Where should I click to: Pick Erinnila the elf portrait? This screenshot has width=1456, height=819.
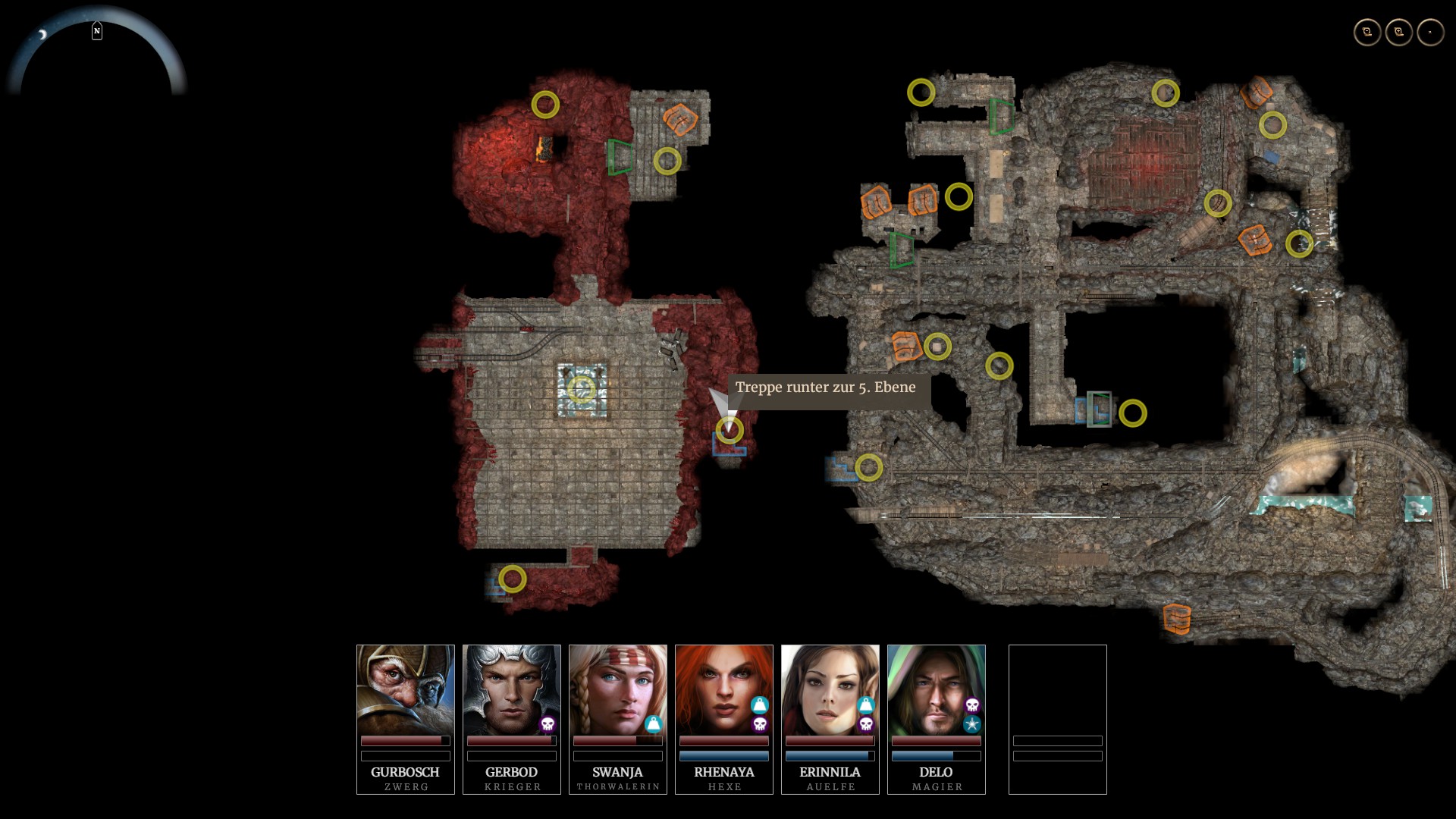coord(830,689)
